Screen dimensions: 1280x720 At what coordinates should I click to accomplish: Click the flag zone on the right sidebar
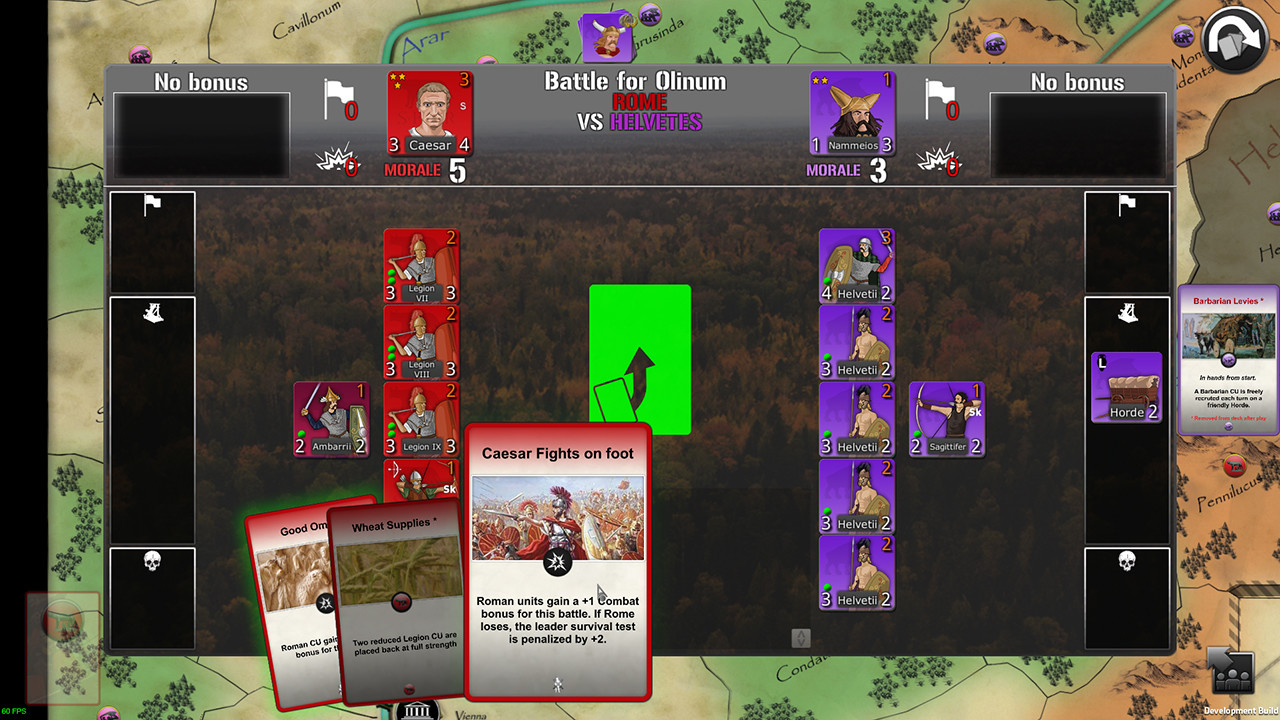coord(1127,240)
